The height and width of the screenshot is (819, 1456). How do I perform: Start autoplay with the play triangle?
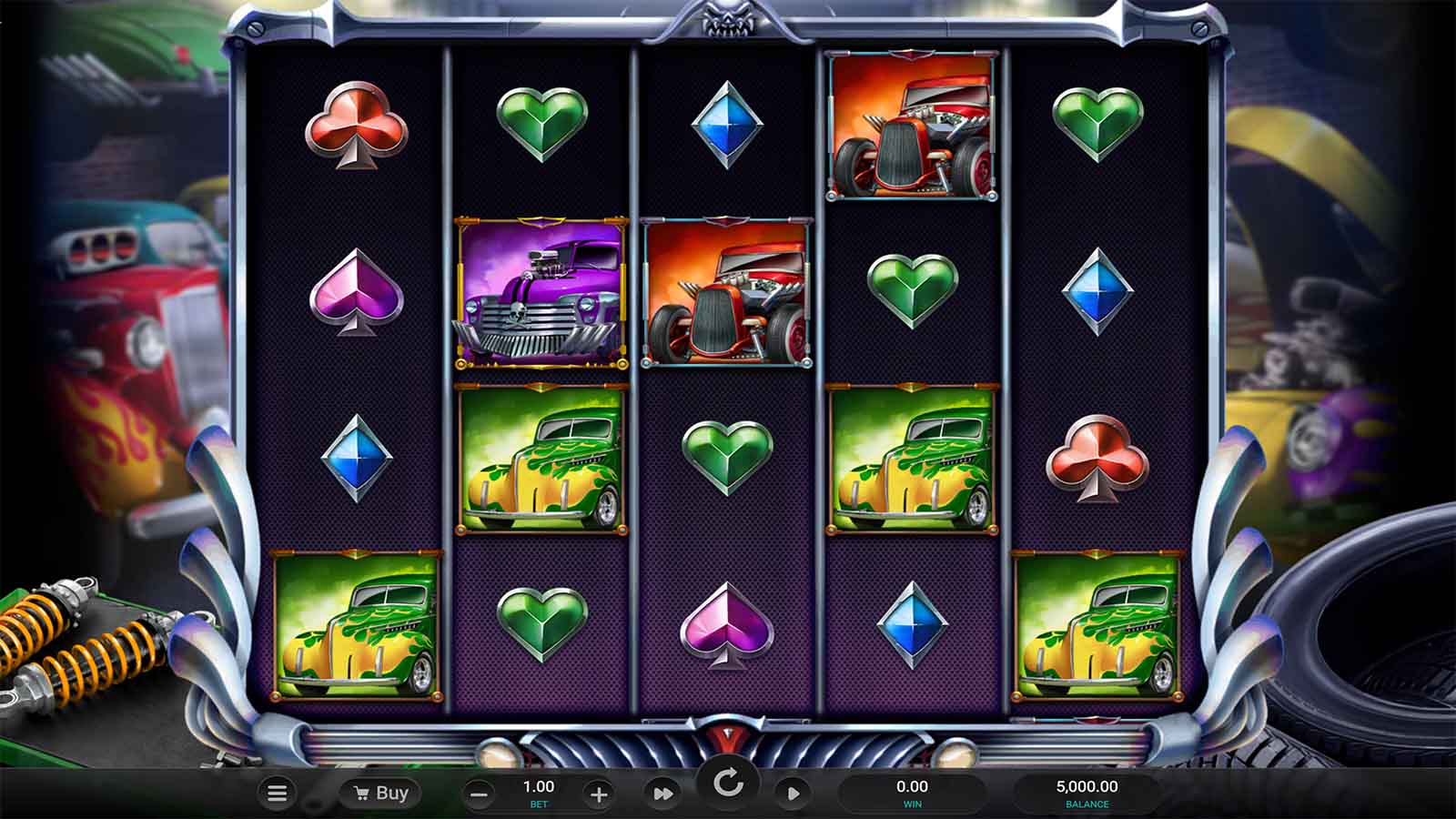pyautogui.click(x=793, y=794)
